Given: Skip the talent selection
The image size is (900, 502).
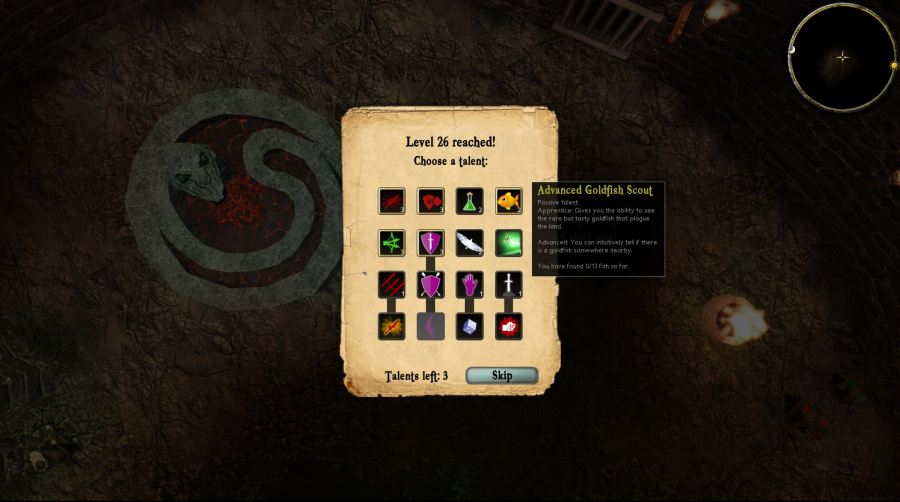Looking at the screenshot, I should [x=502, y=375].
